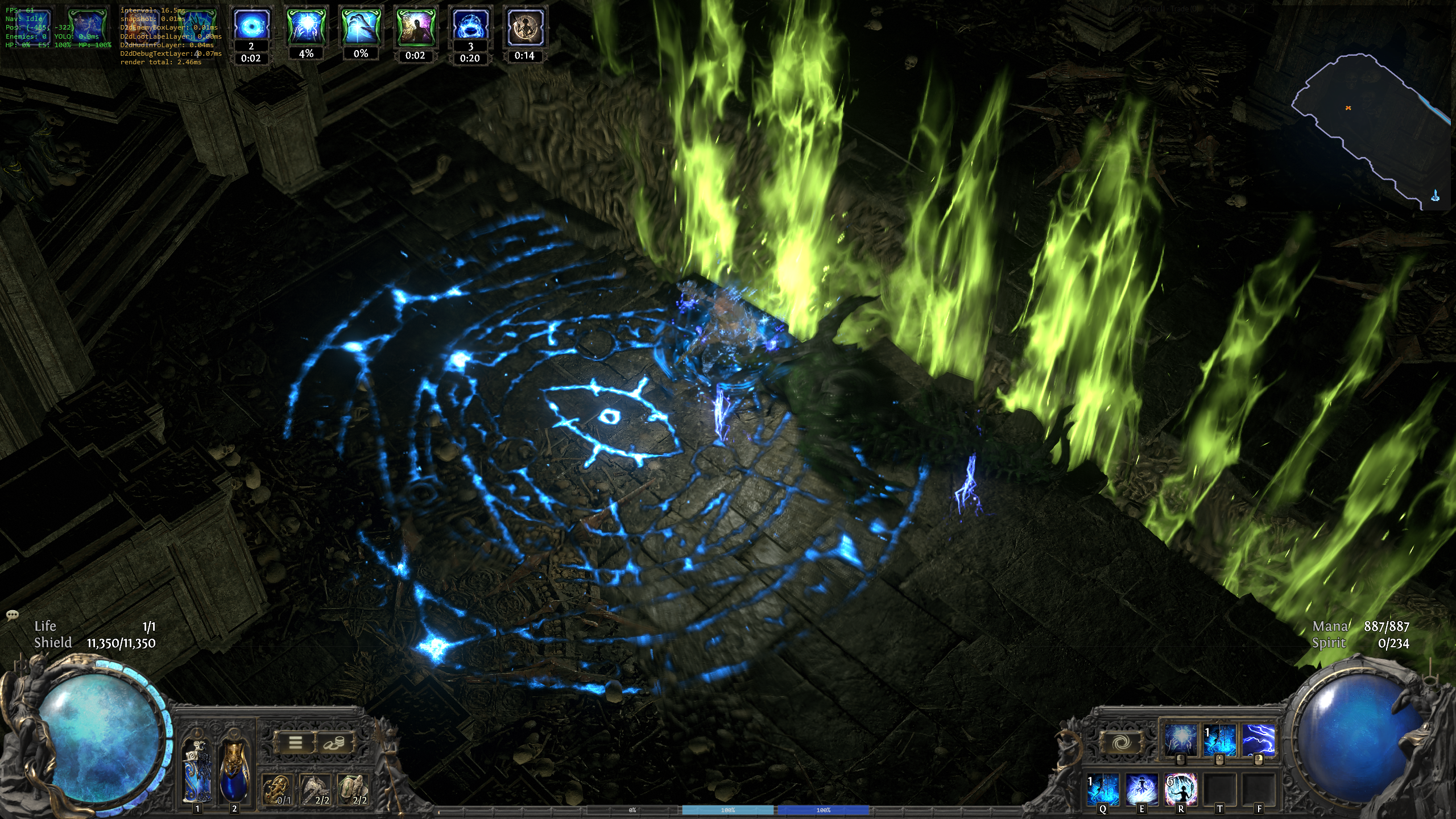Viewport: 1456px width, 819px height.
Task: Inspect the blue ring buff with 3 stacks
Action: (x=470, y=26)
